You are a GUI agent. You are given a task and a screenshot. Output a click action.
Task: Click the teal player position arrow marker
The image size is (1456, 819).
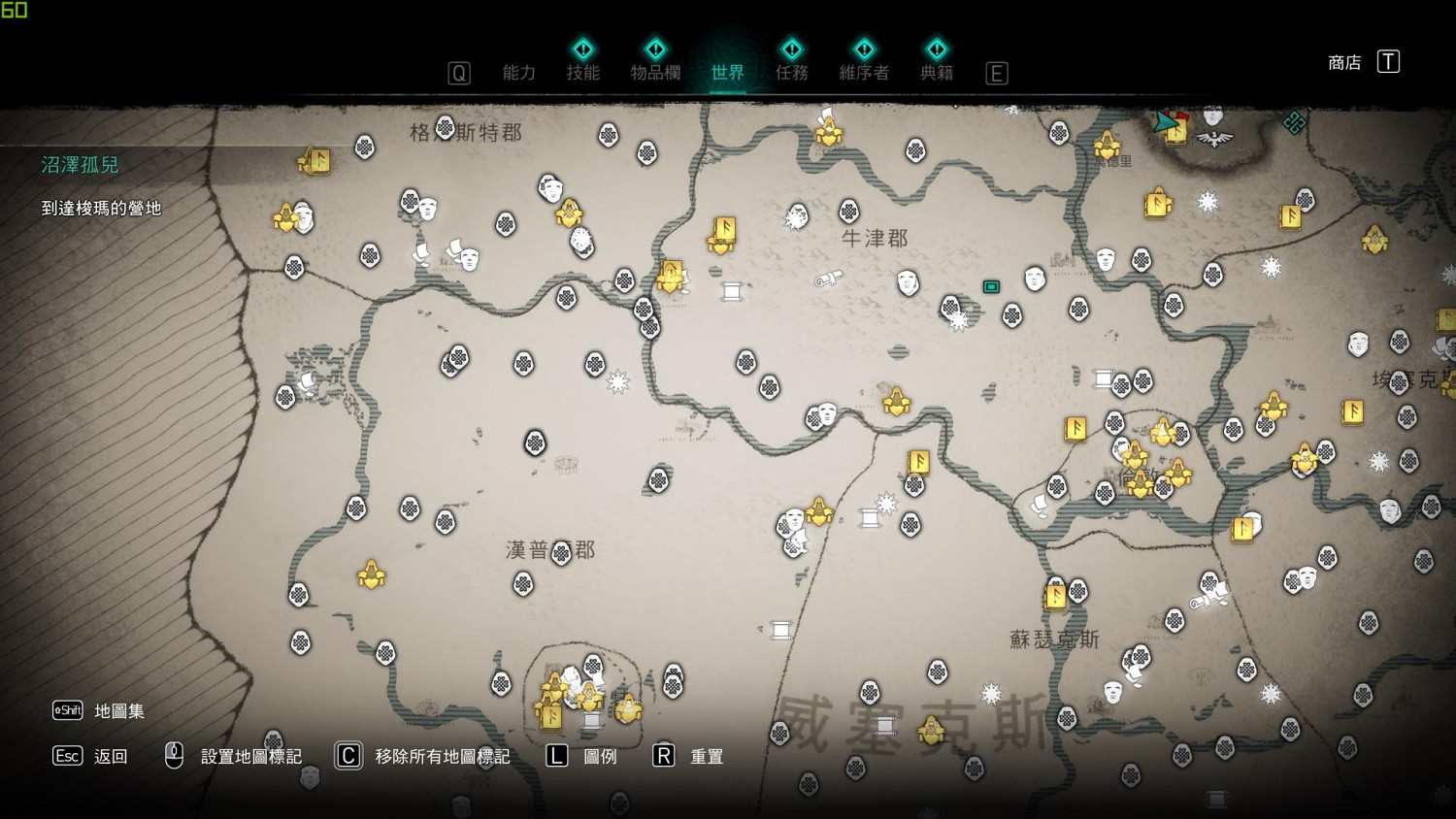coord(1165,123)
